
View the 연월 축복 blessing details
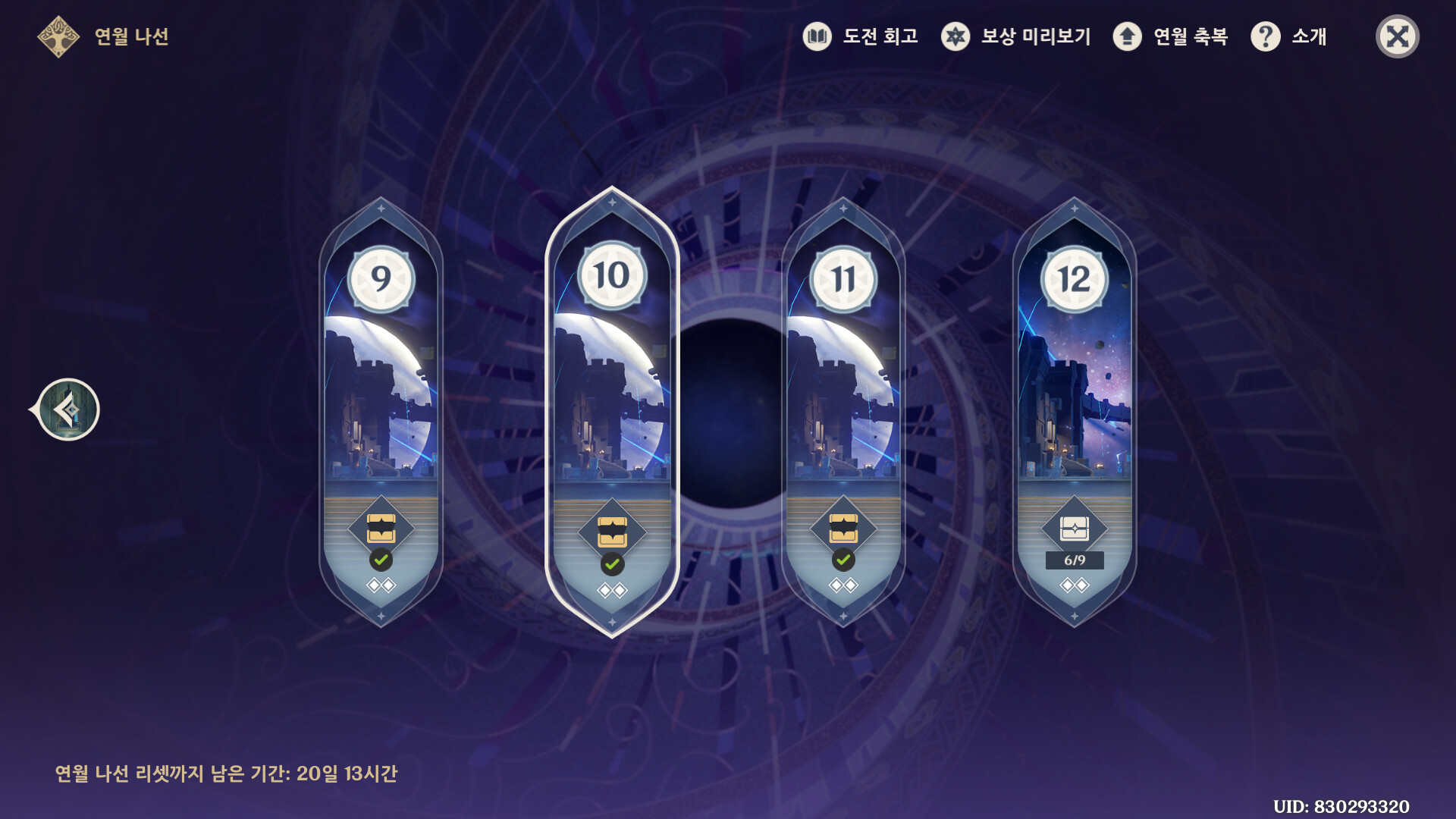coord(1170,36)
